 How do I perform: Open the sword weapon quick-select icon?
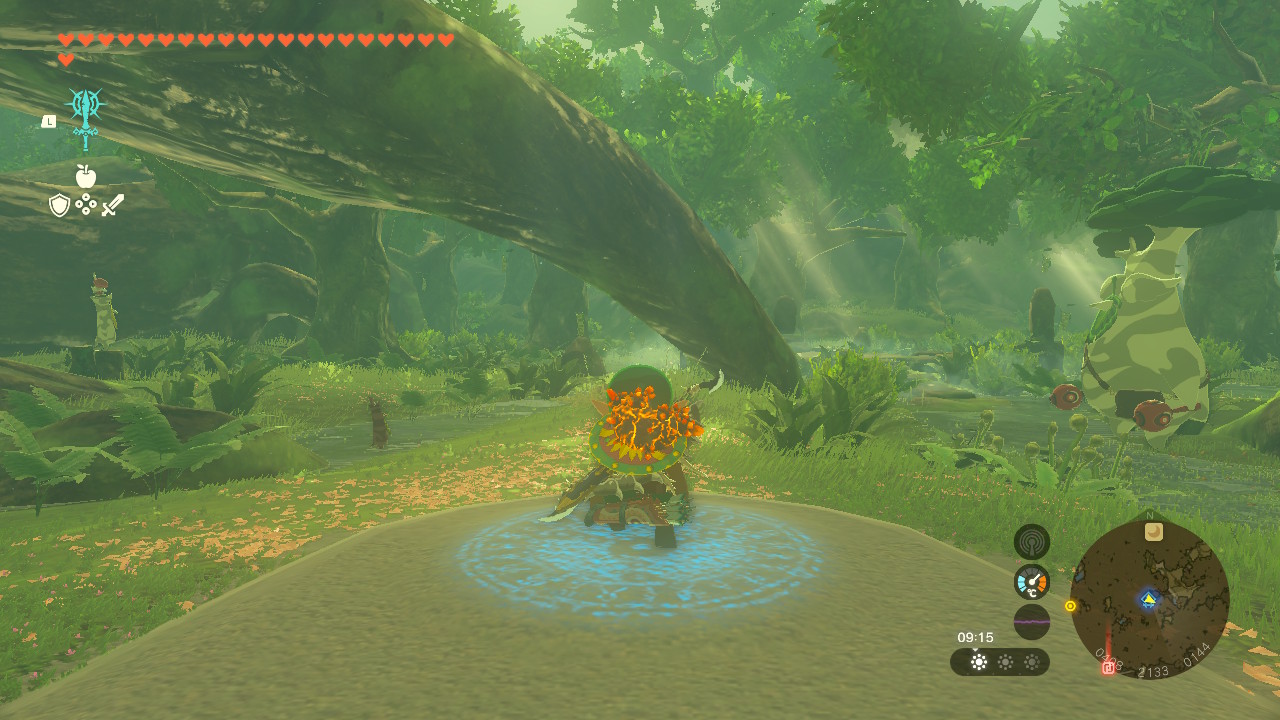pyautogui.click(x=113, y=205)
